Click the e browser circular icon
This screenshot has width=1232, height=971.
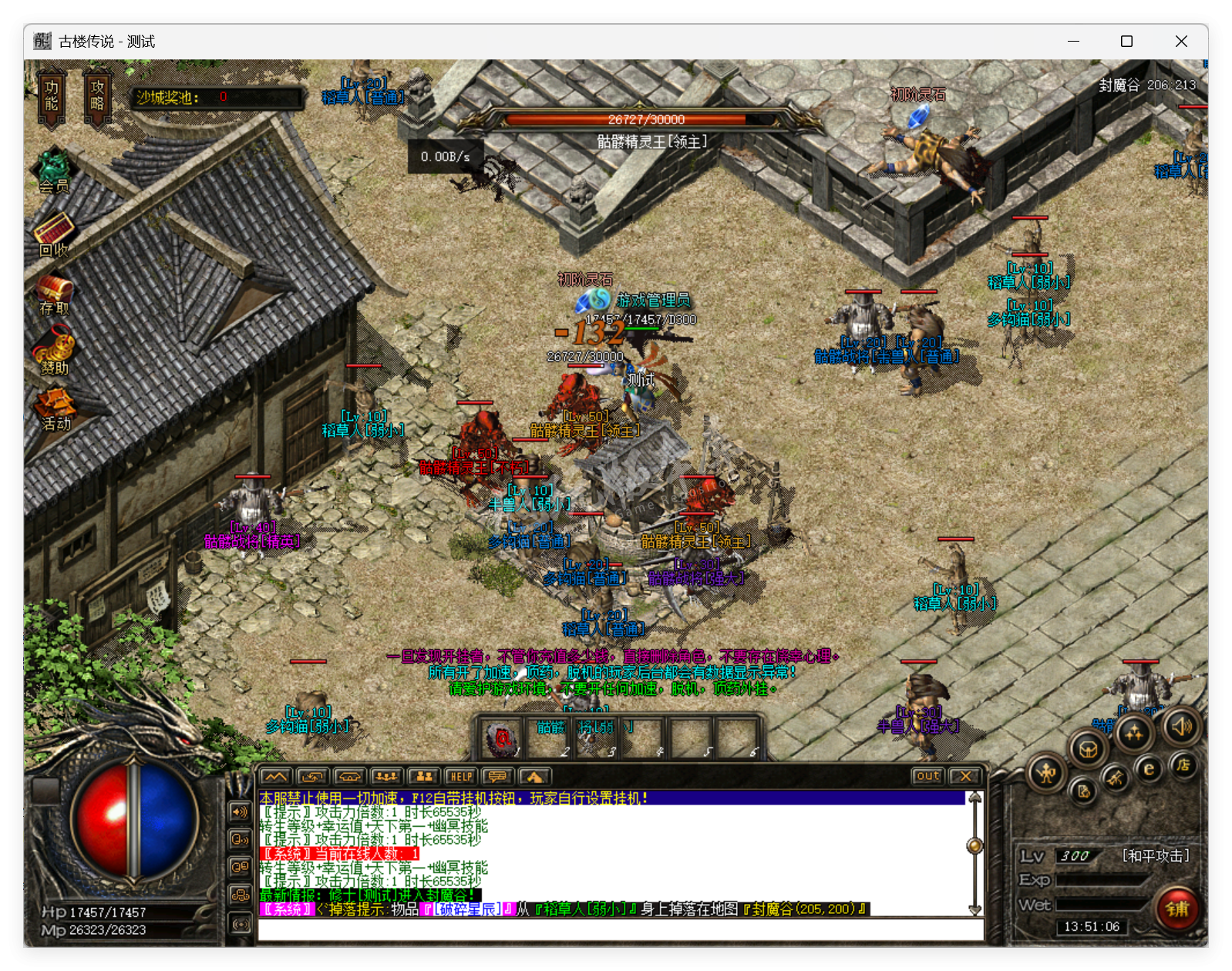pyautogui.click(x=1149, y=768)
